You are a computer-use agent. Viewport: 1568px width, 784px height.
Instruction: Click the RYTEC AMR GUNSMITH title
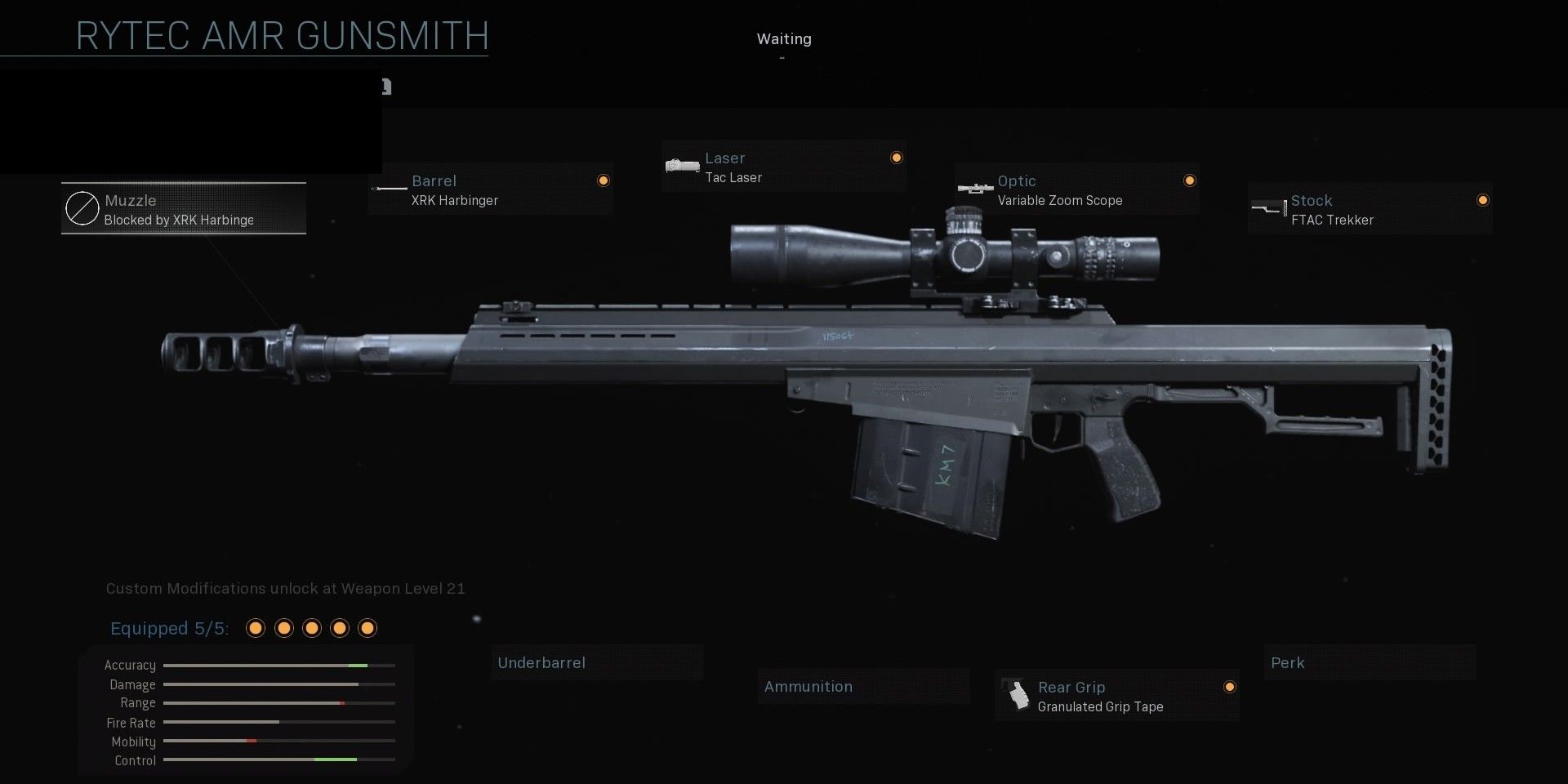280,36
